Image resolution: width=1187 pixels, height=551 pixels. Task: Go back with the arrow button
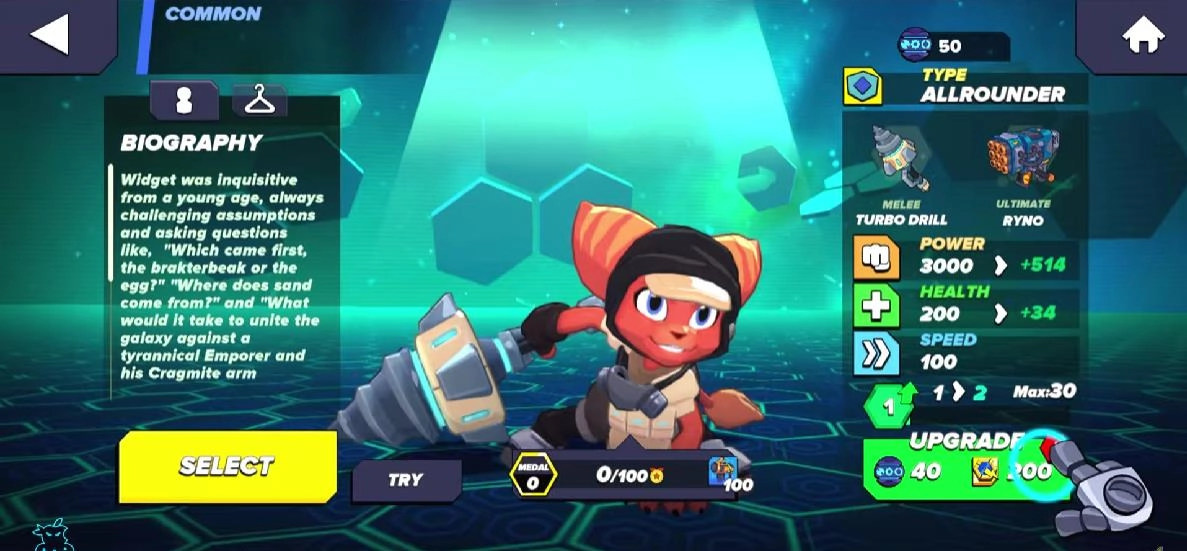pyautogui.click(x=49, y=34)
